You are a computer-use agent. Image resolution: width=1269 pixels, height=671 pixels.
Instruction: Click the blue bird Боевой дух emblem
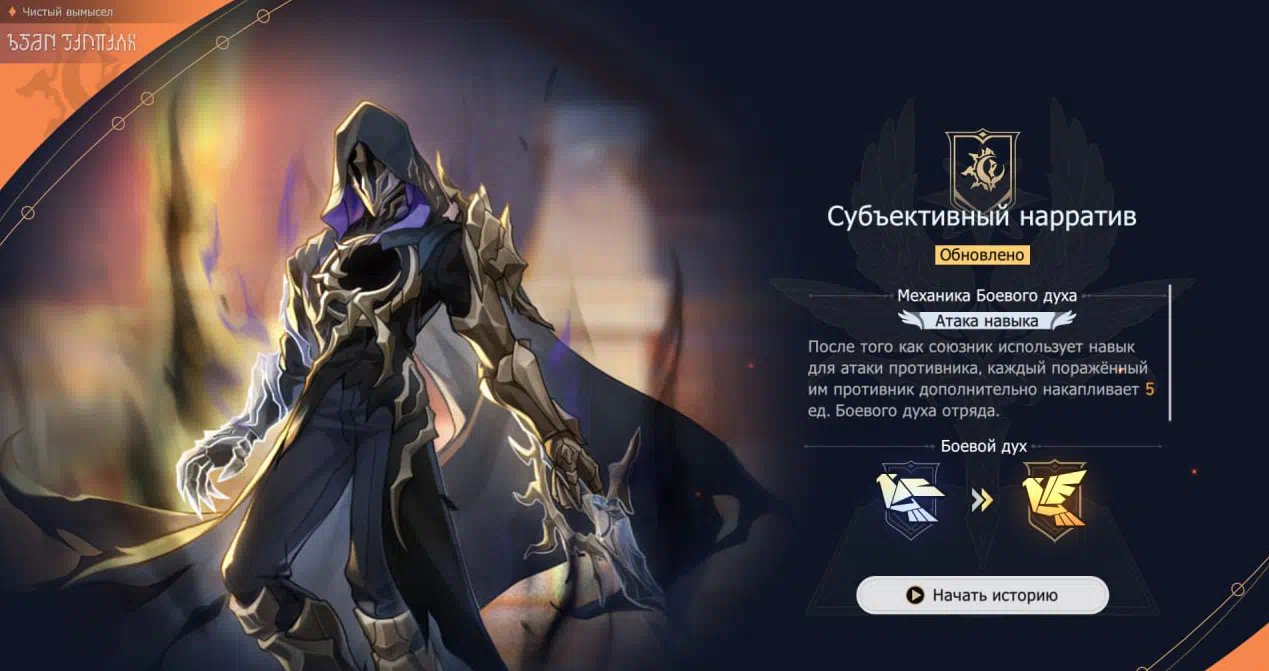[x=911, y=499]
